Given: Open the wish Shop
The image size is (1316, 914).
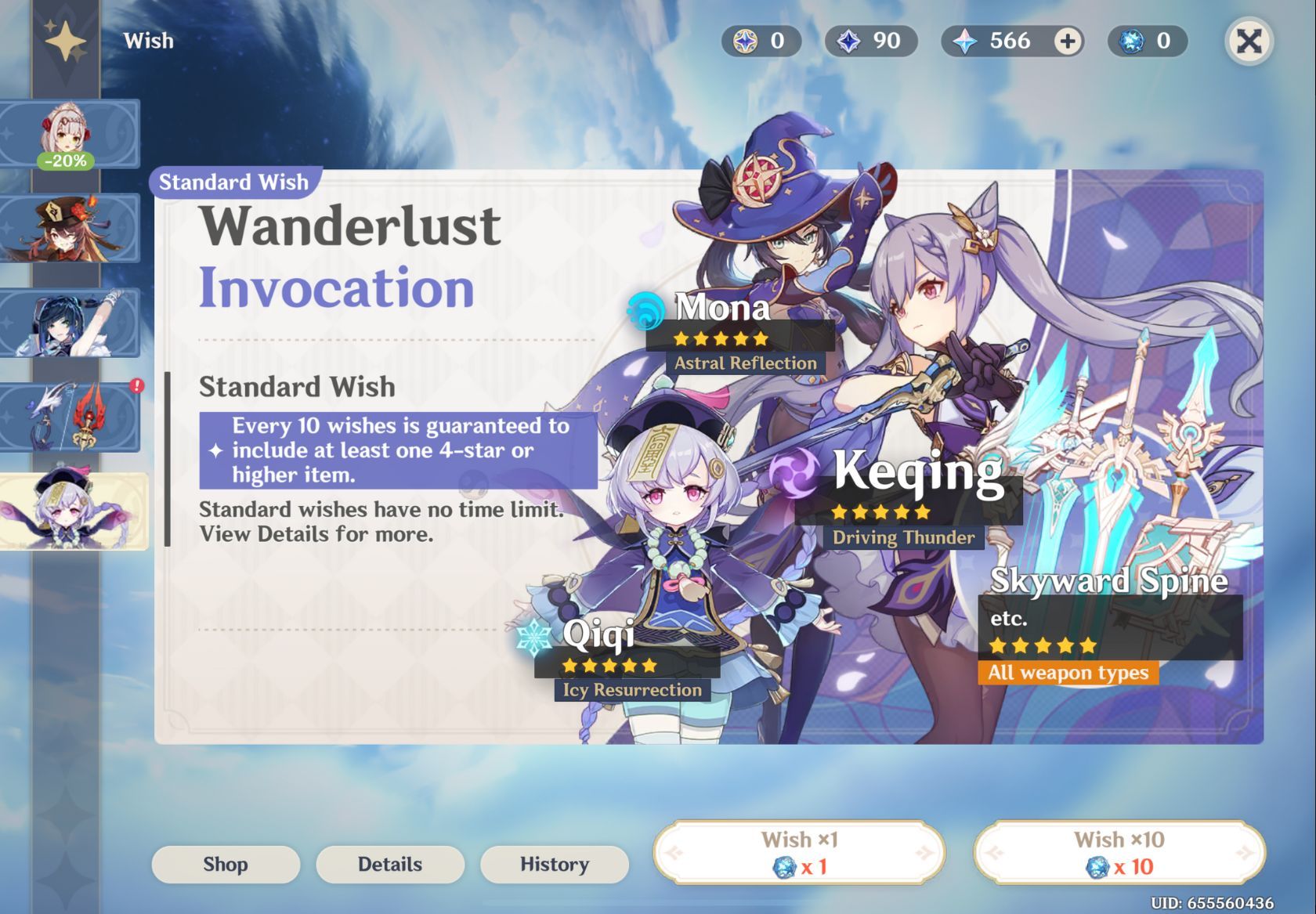Looking at the screenshot, I should tap(226, 864).
